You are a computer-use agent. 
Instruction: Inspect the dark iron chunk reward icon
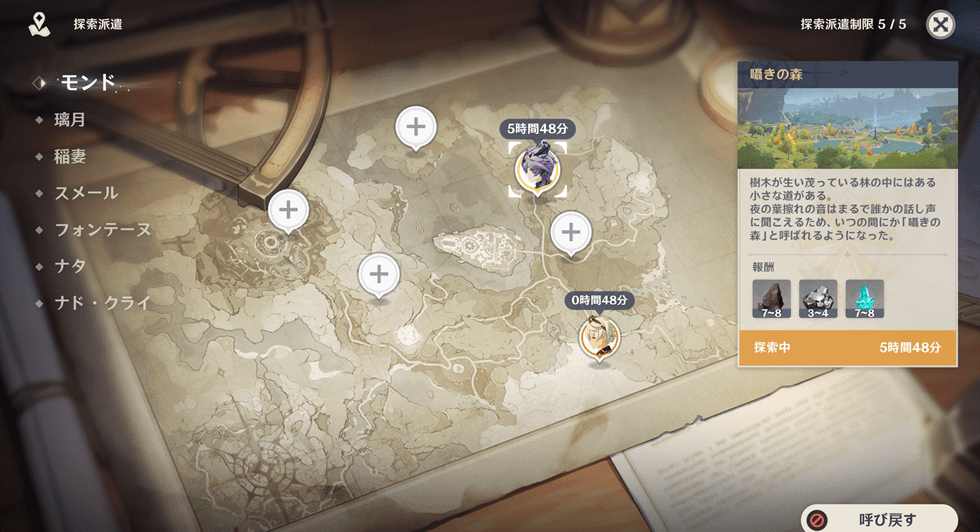pyautogui.click(x=771, y=297)
